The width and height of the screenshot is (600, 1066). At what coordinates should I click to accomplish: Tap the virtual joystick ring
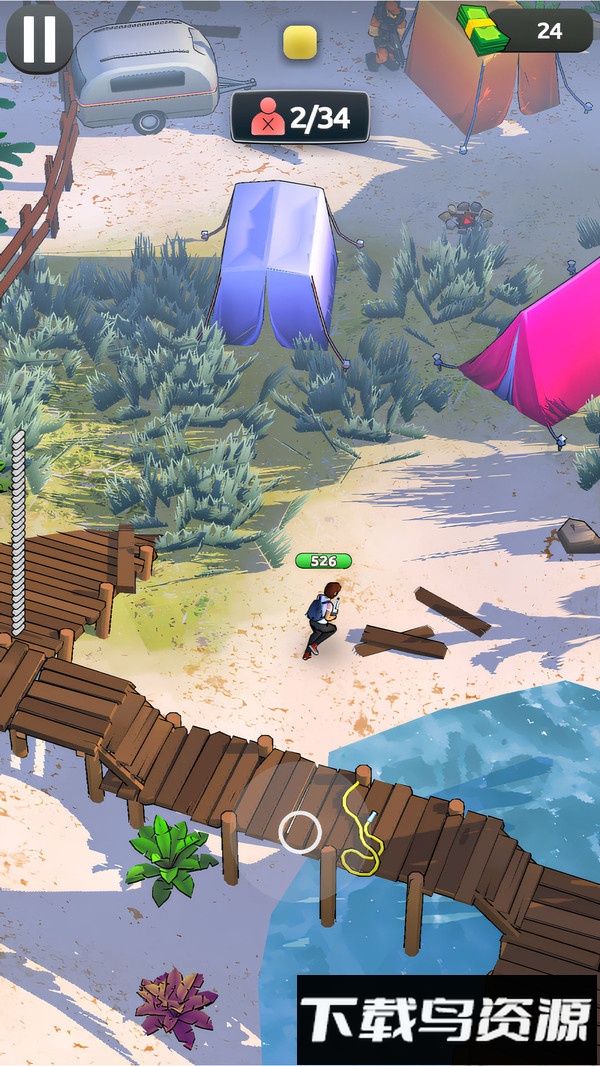[299, 832]
